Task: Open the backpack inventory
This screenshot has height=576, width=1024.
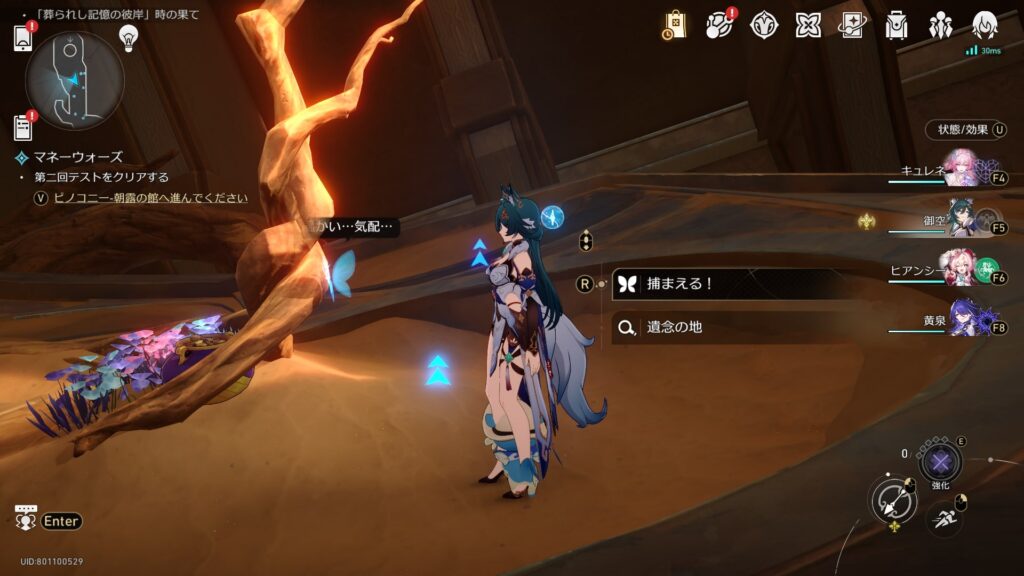Action: tap(896, 26)
